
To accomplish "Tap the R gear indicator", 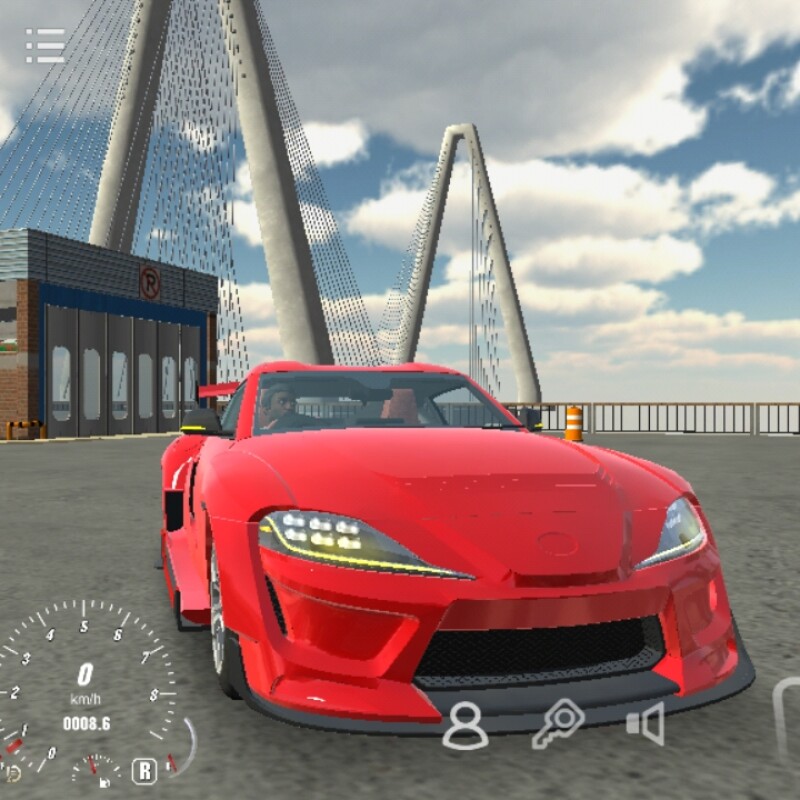I will [x=144, y=770].
